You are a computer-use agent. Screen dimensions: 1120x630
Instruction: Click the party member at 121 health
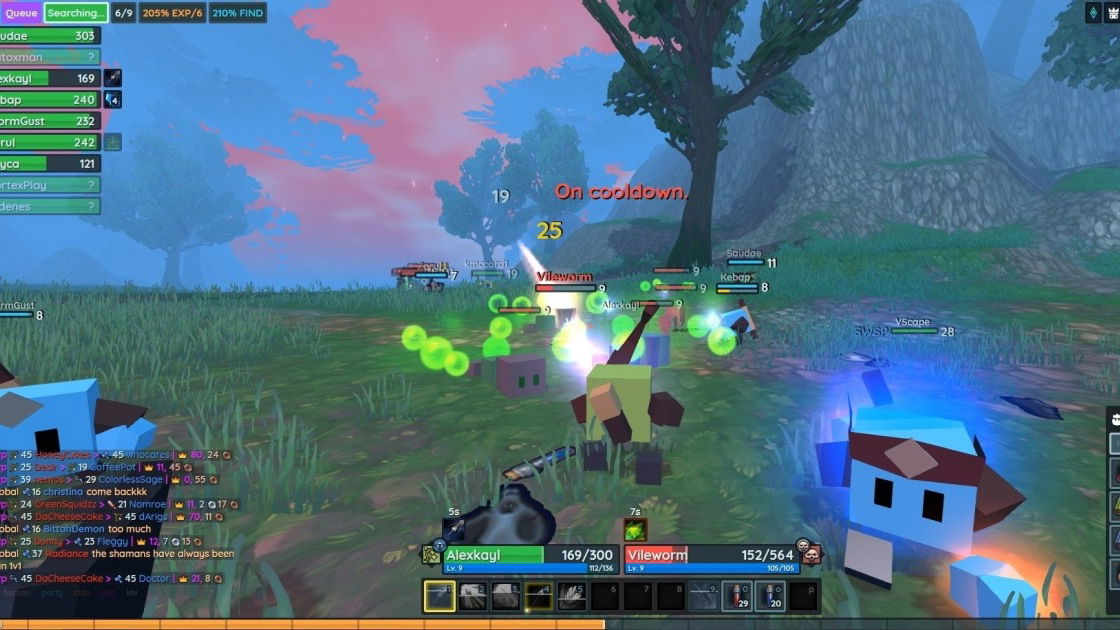[x=48, y=164]
